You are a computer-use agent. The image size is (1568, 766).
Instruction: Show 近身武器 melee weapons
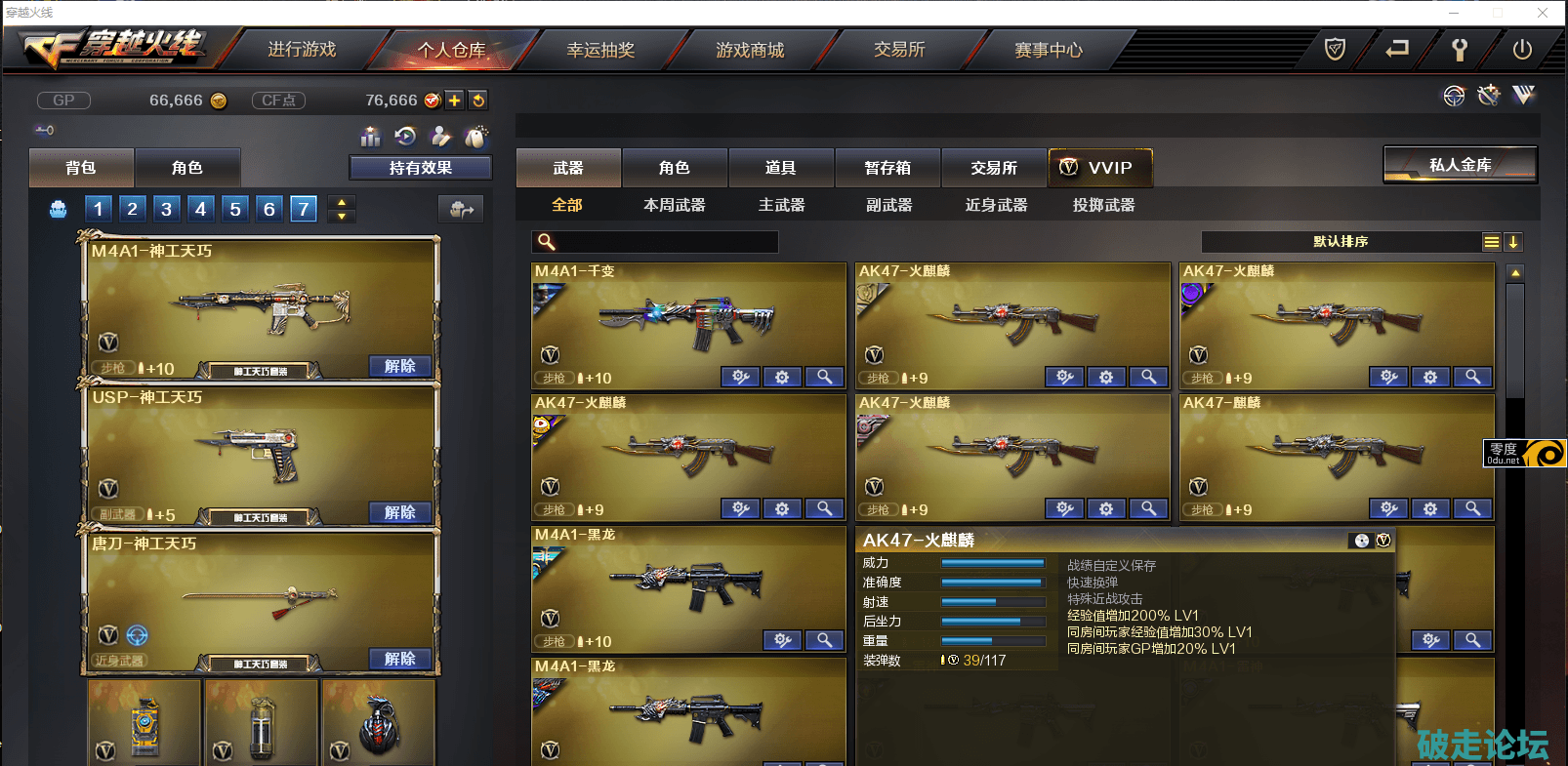(x=997, y=205)
